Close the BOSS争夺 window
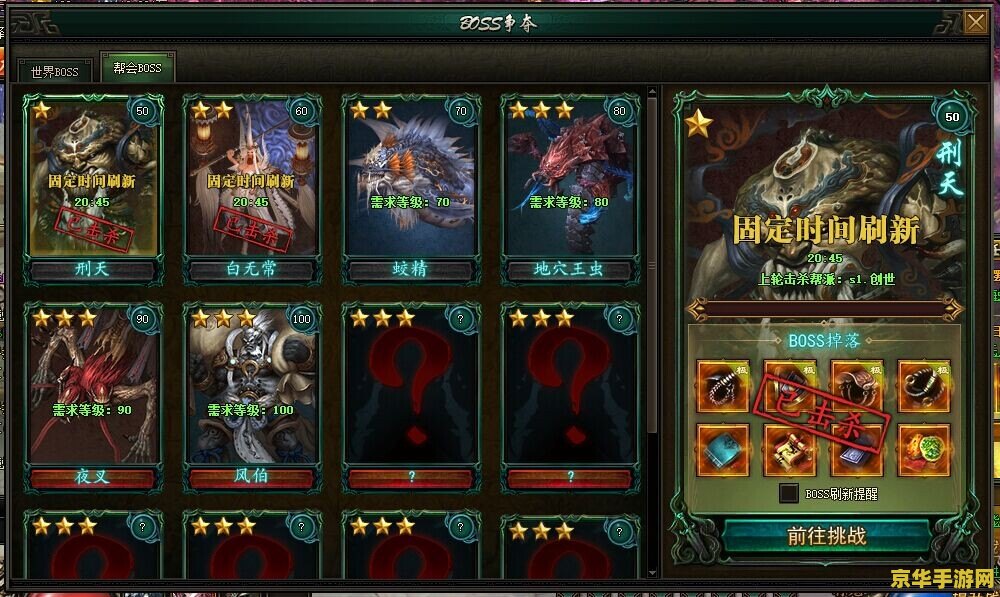Image resolution: width=1000 pixels, height=597 pixels. coord(975,22)
